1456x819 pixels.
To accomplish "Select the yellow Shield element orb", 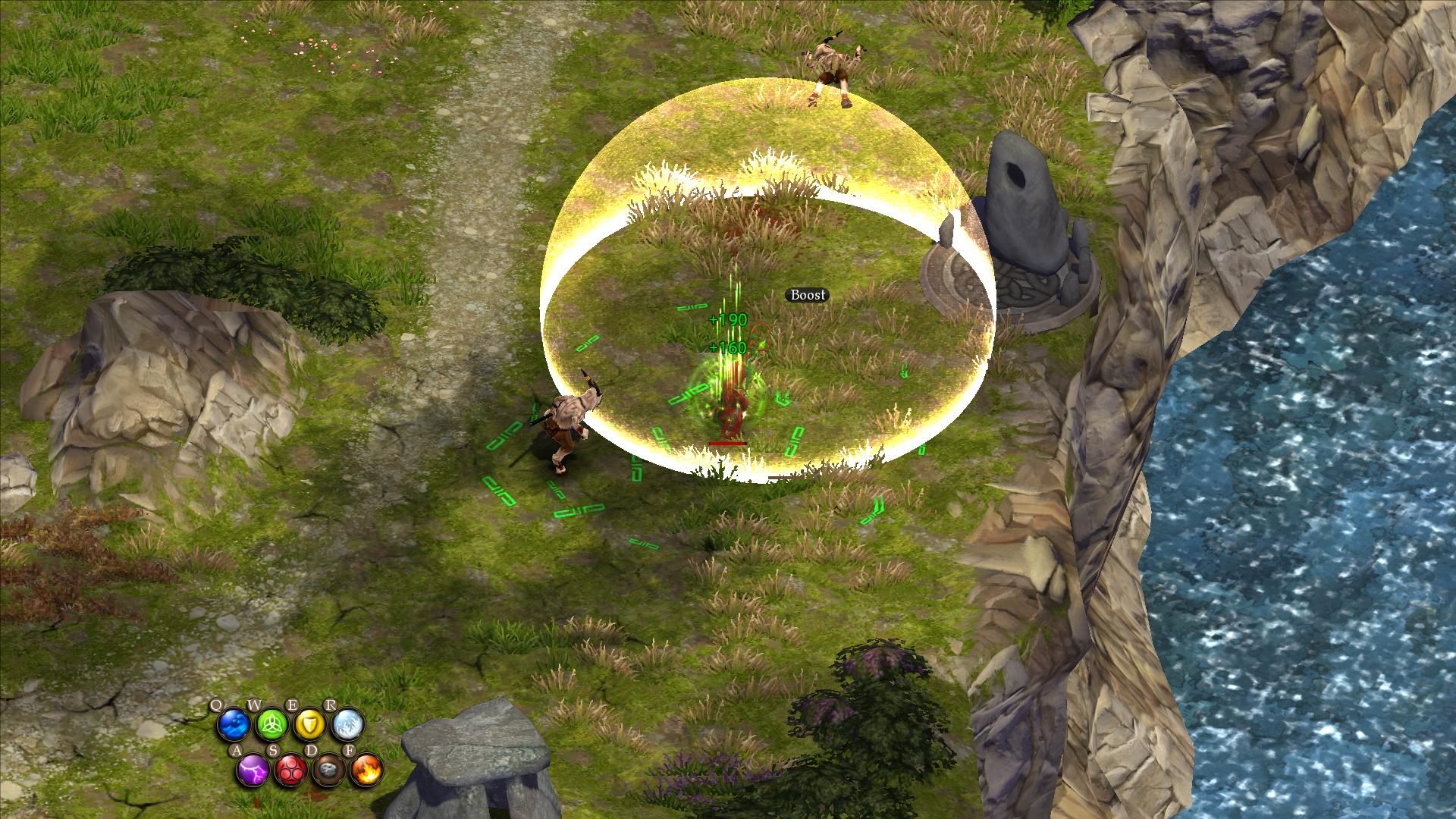I will pyautogui.click(x=309, y=725).
